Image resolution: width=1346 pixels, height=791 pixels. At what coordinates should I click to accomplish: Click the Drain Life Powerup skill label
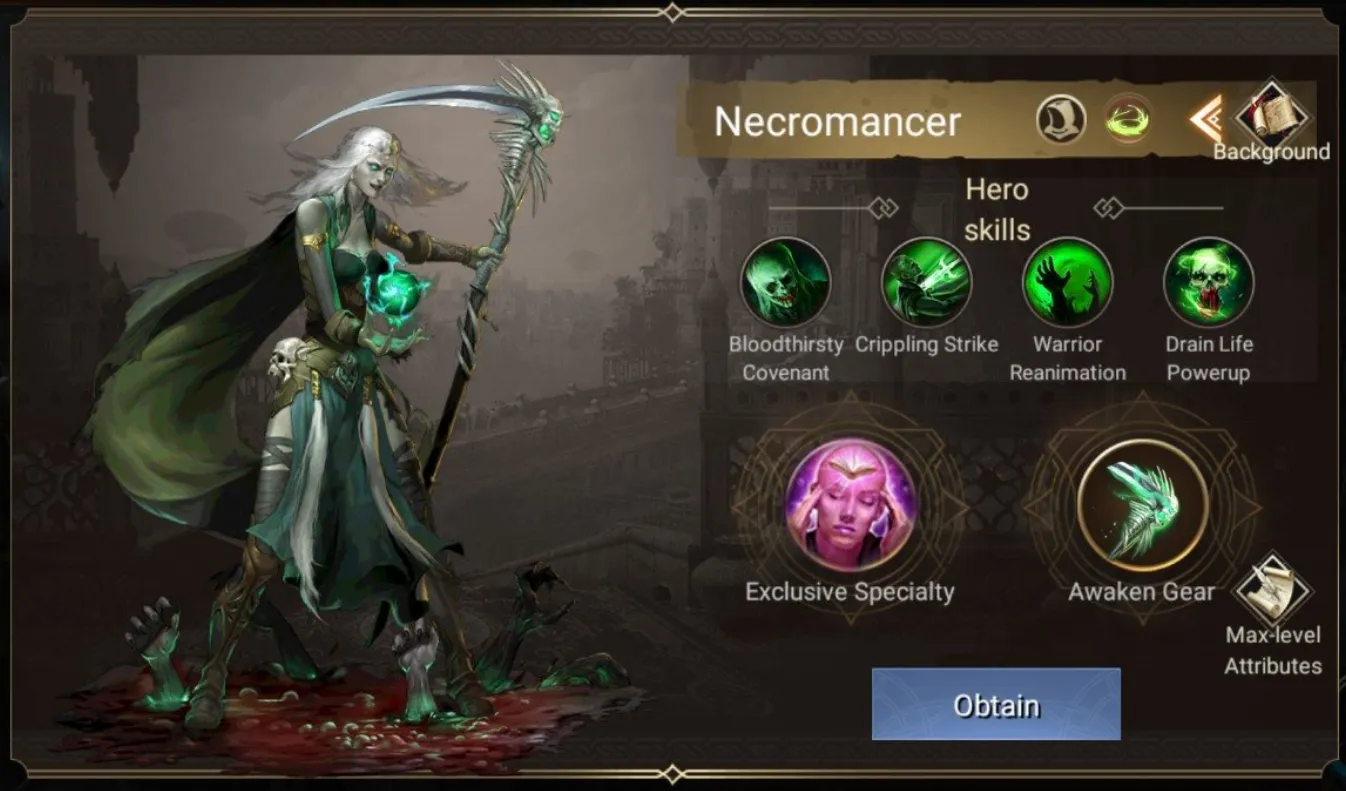1208,358
